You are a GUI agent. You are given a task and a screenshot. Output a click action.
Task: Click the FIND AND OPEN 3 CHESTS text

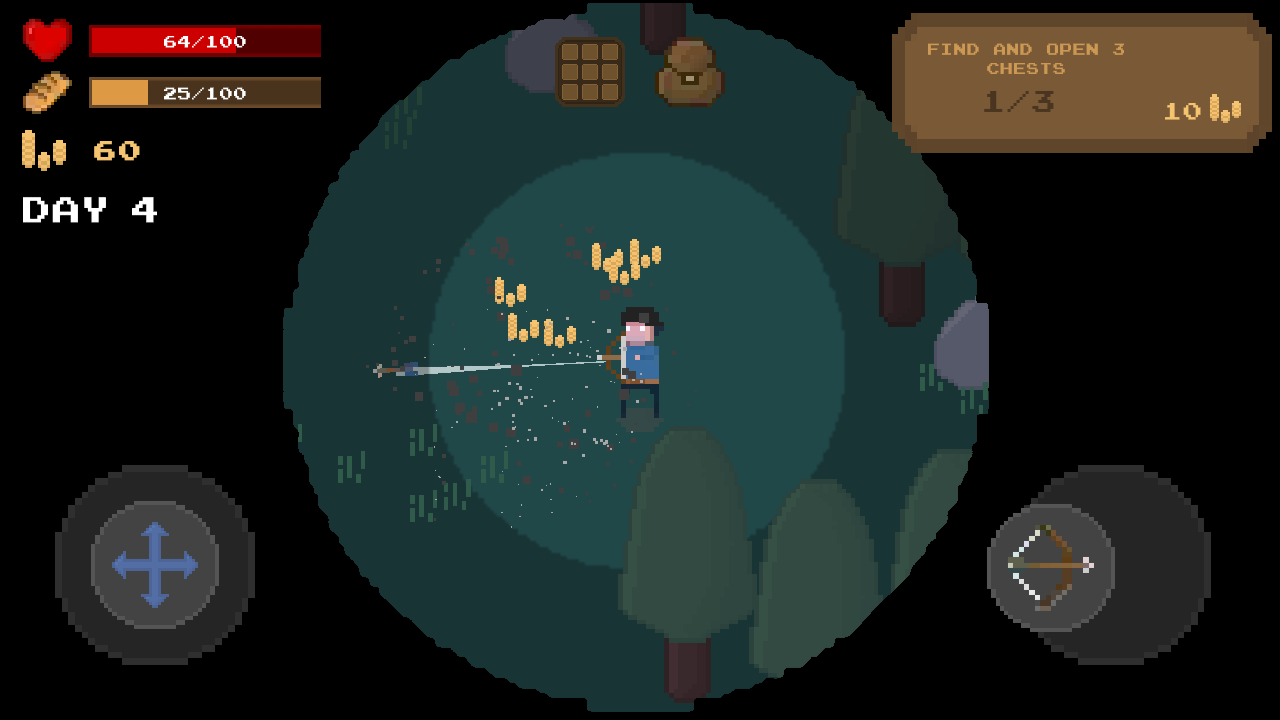click(1027, 58)
